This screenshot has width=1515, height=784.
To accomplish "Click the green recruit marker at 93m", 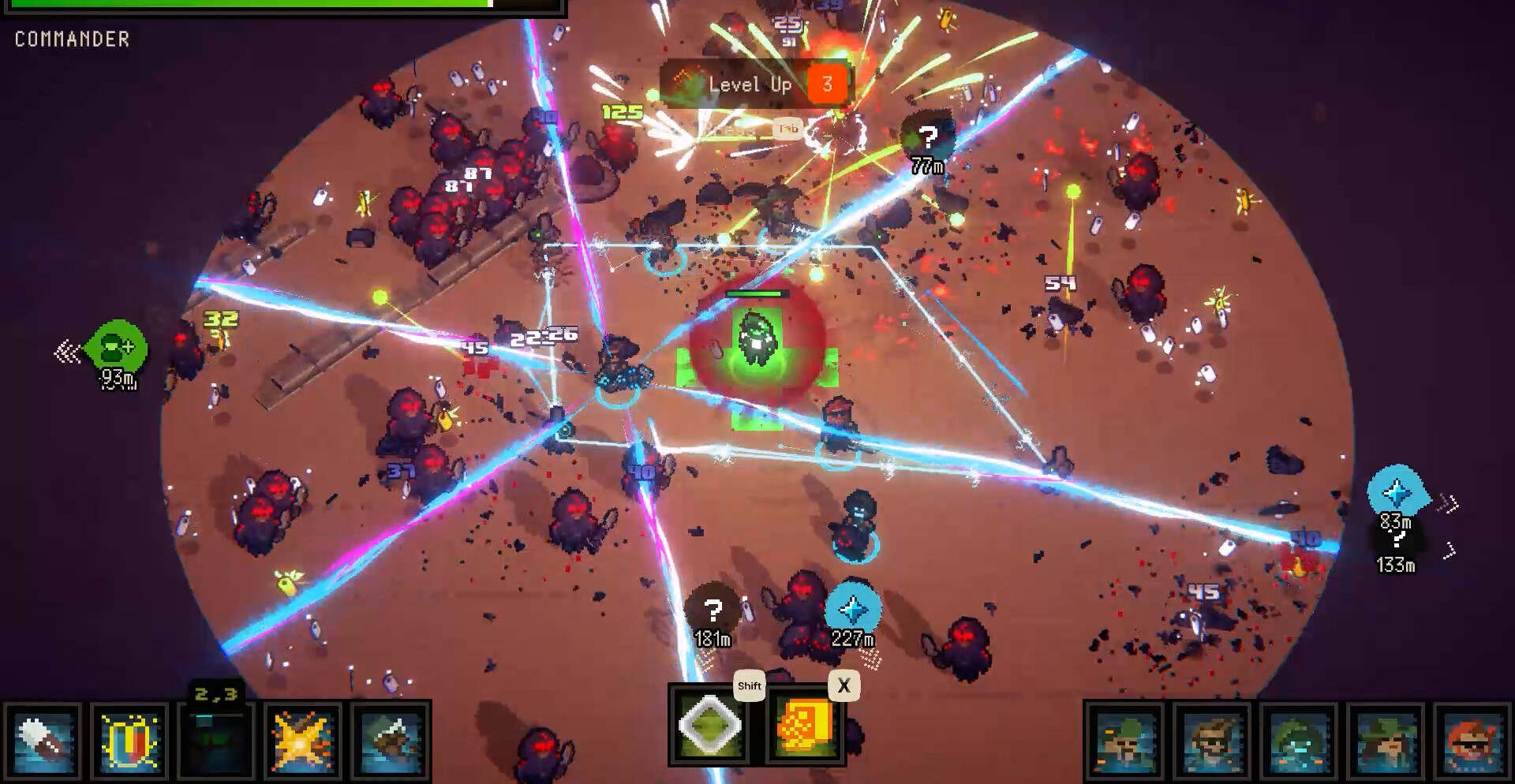I will tap(116, 346).
